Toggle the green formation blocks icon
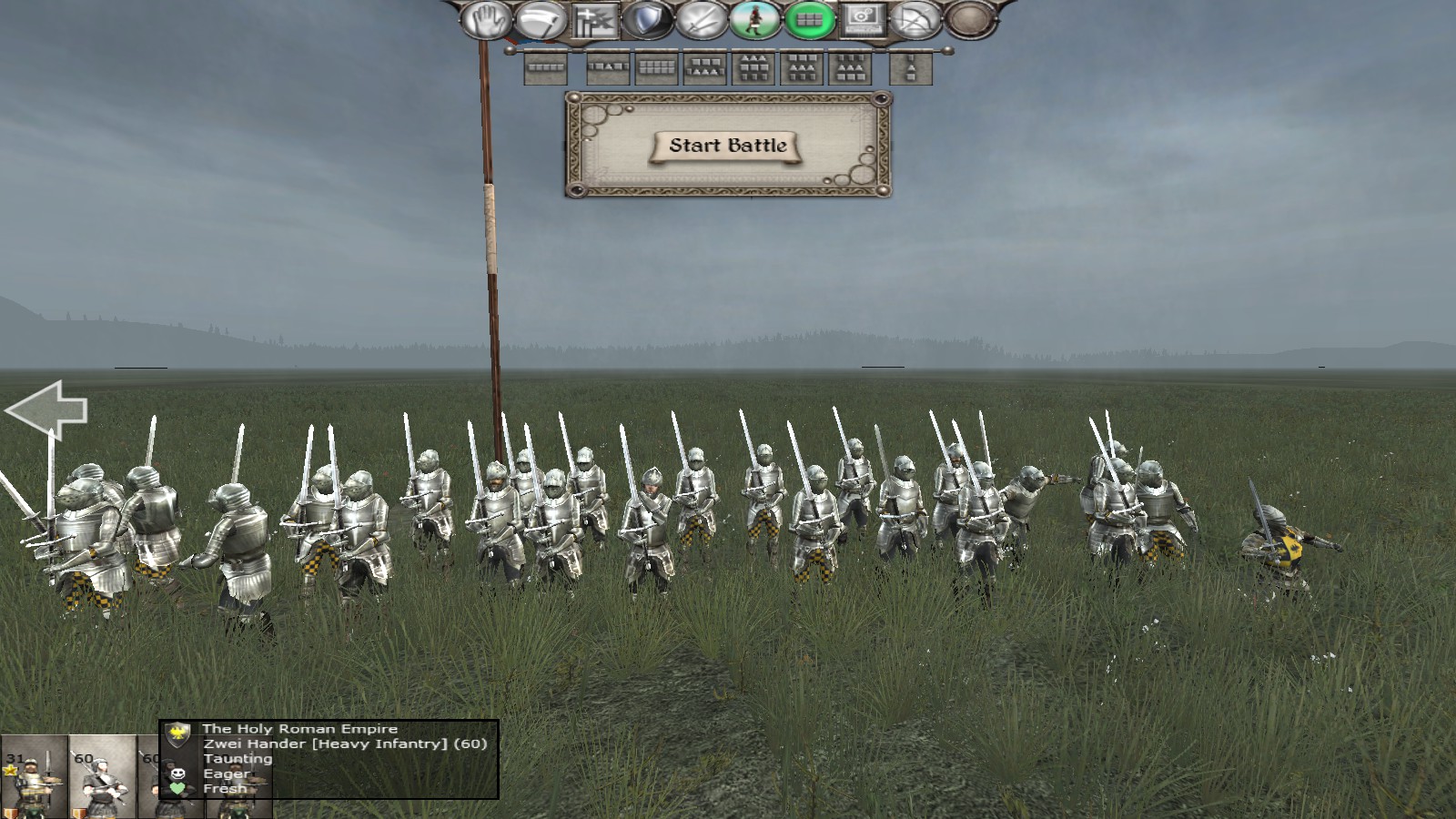 tap(809, 20)
